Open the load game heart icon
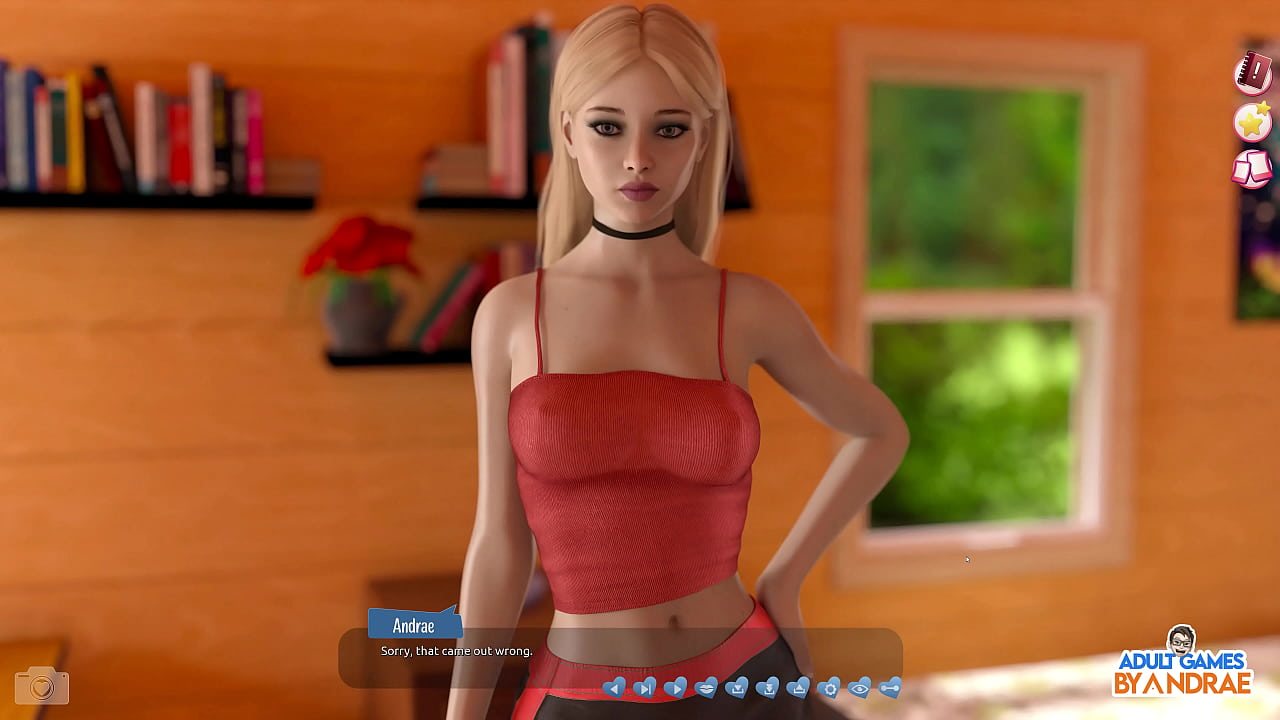The image size is (1280, 720). pos(798,687)
